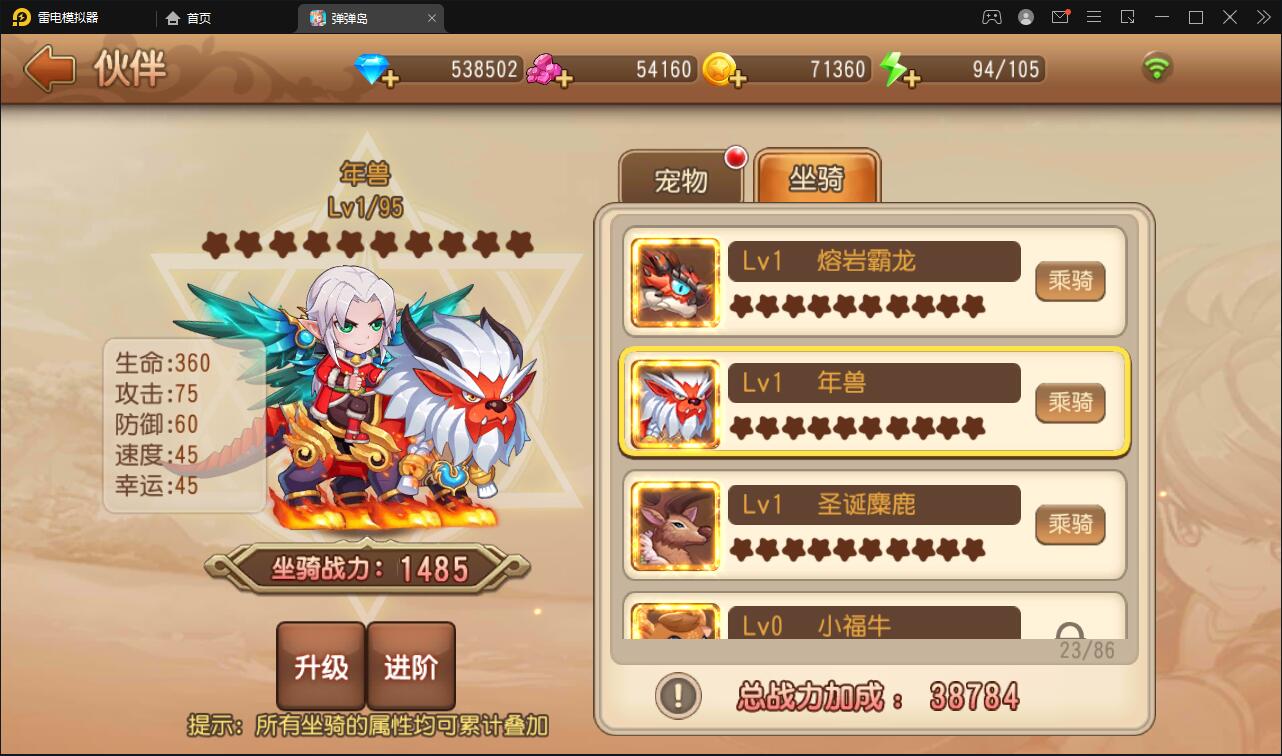Switch to the 宠物 tab

(x=683, y=180)
